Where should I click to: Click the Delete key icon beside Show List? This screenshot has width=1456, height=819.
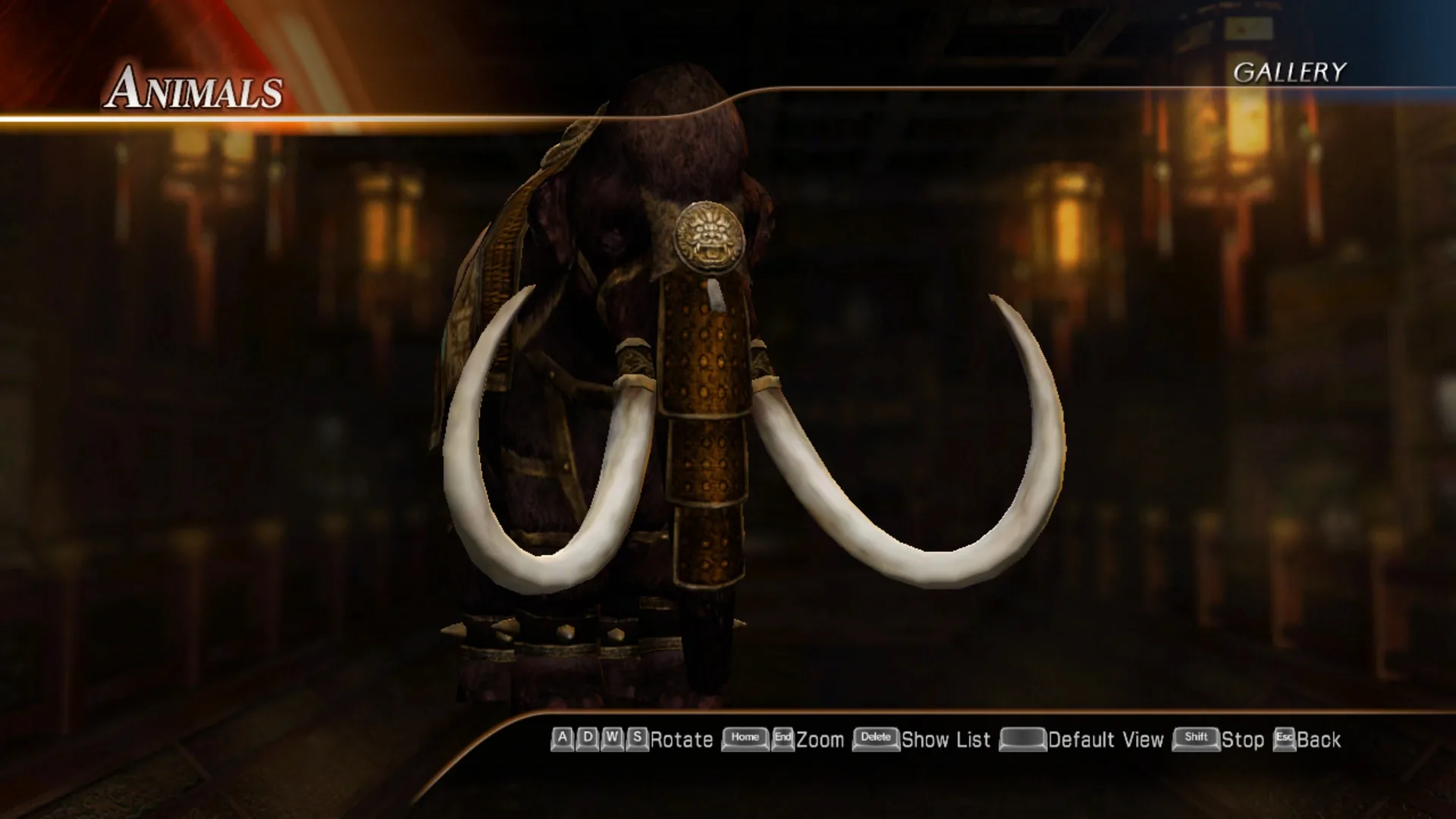click(874, 738)
